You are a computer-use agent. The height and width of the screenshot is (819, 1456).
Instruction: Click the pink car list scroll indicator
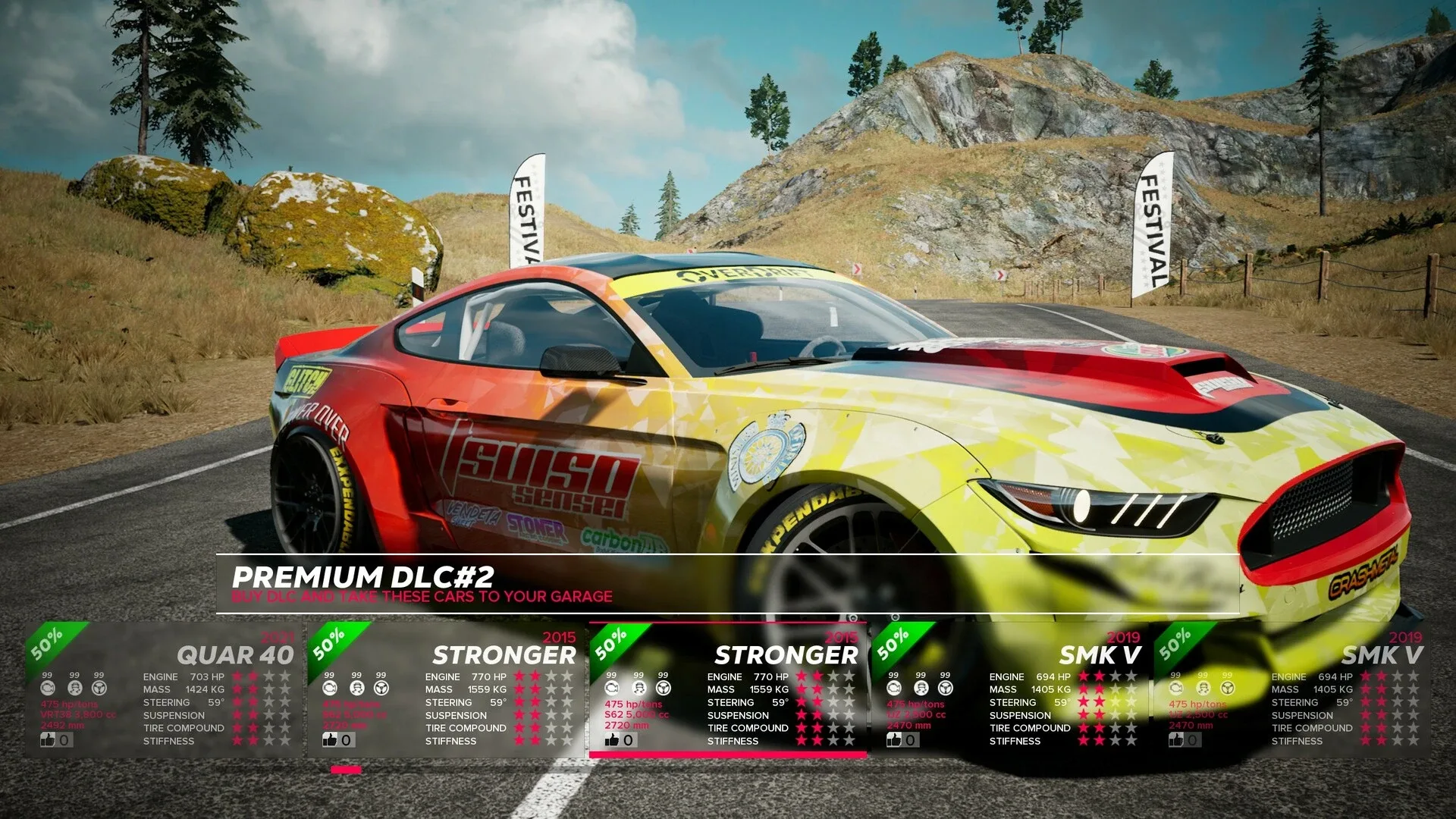point(346,770)
